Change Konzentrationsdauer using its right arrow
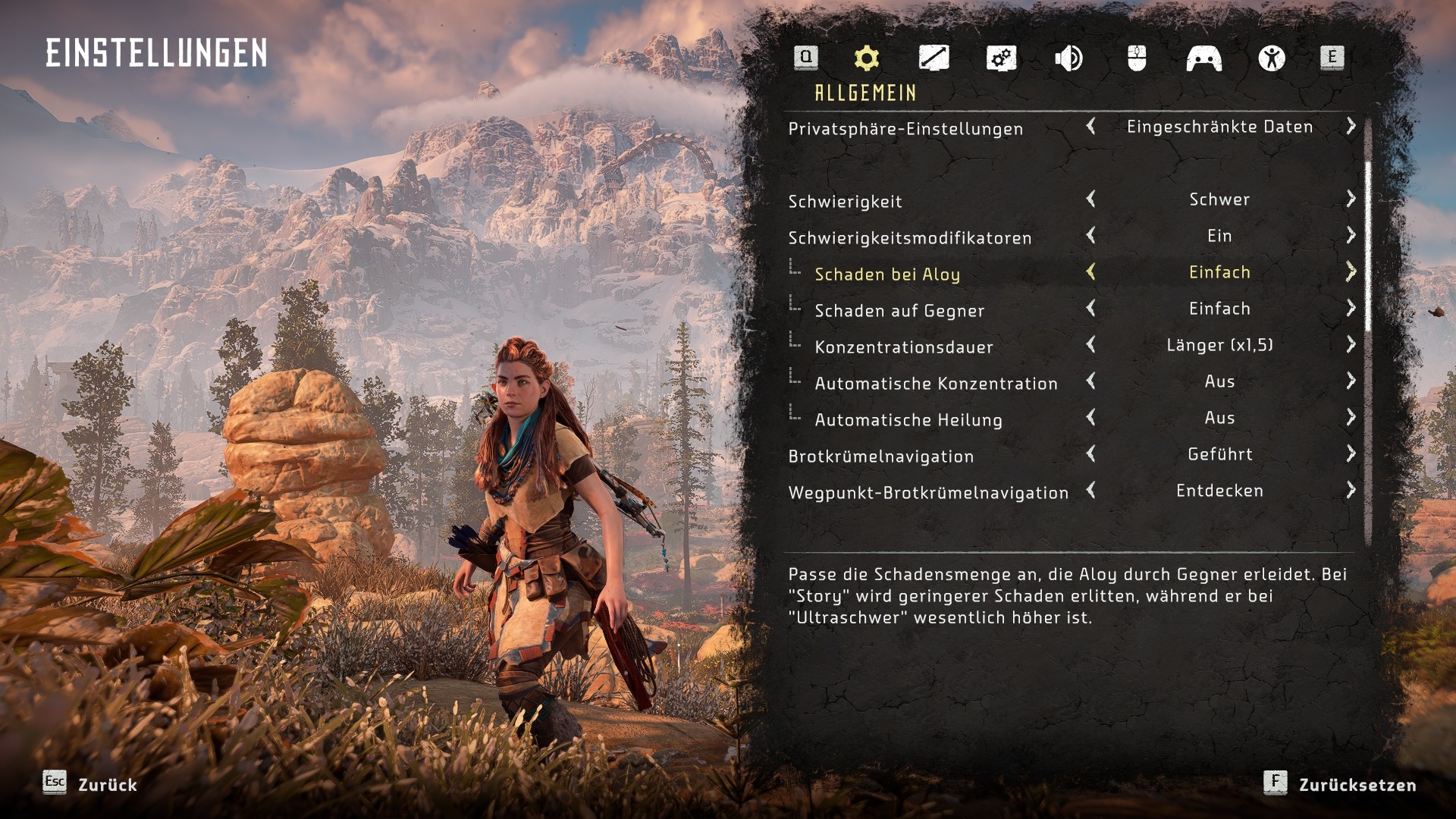The image size is (1456, 819). click(x=1351, y=345)
